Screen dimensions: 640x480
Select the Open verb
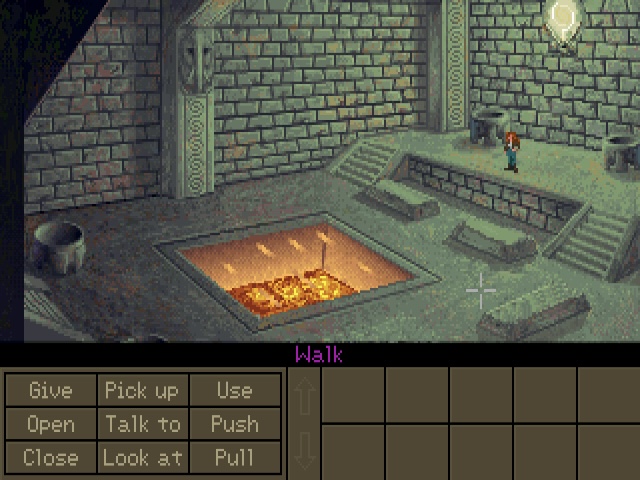50,424
